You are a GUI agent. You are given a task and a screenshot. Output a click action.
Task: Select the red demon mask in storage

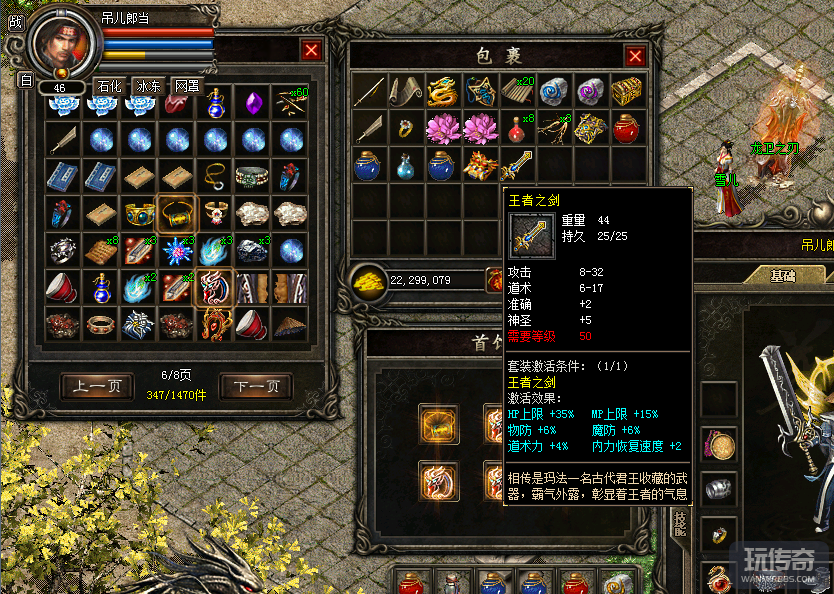(x=214, y=285)
